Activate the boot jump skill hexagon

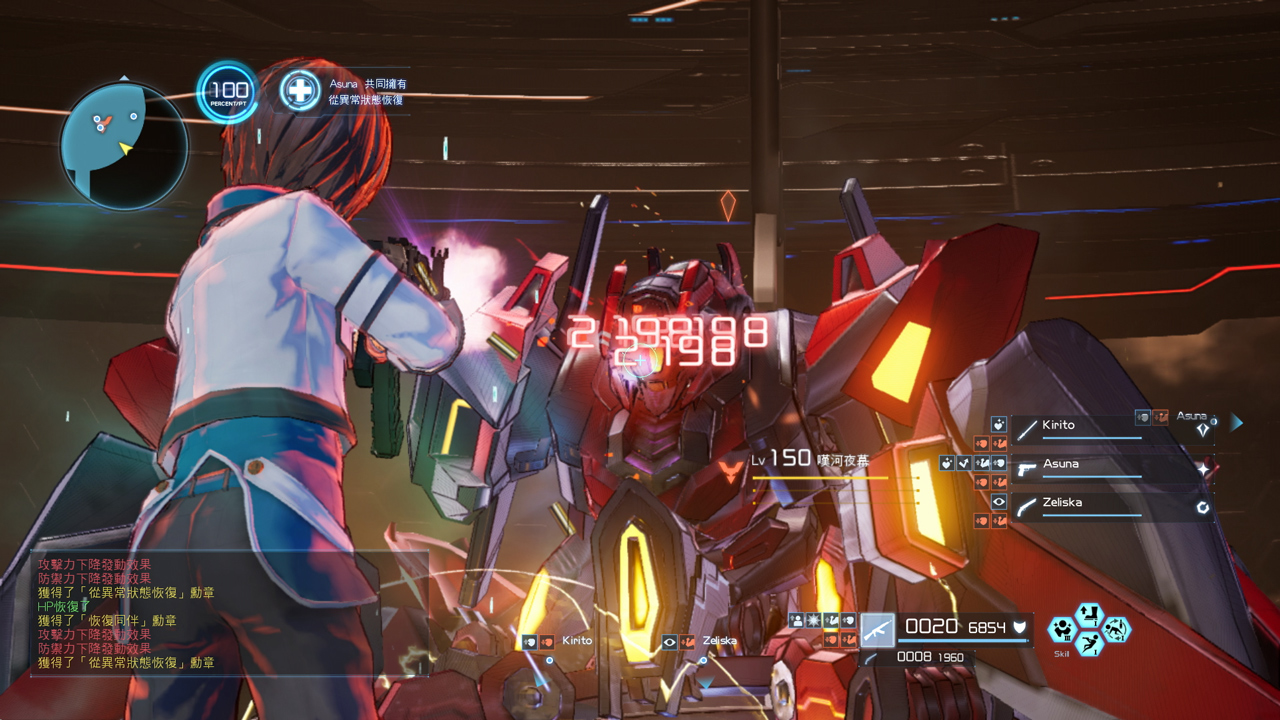pyautogui.click(x=1088, y=615)
